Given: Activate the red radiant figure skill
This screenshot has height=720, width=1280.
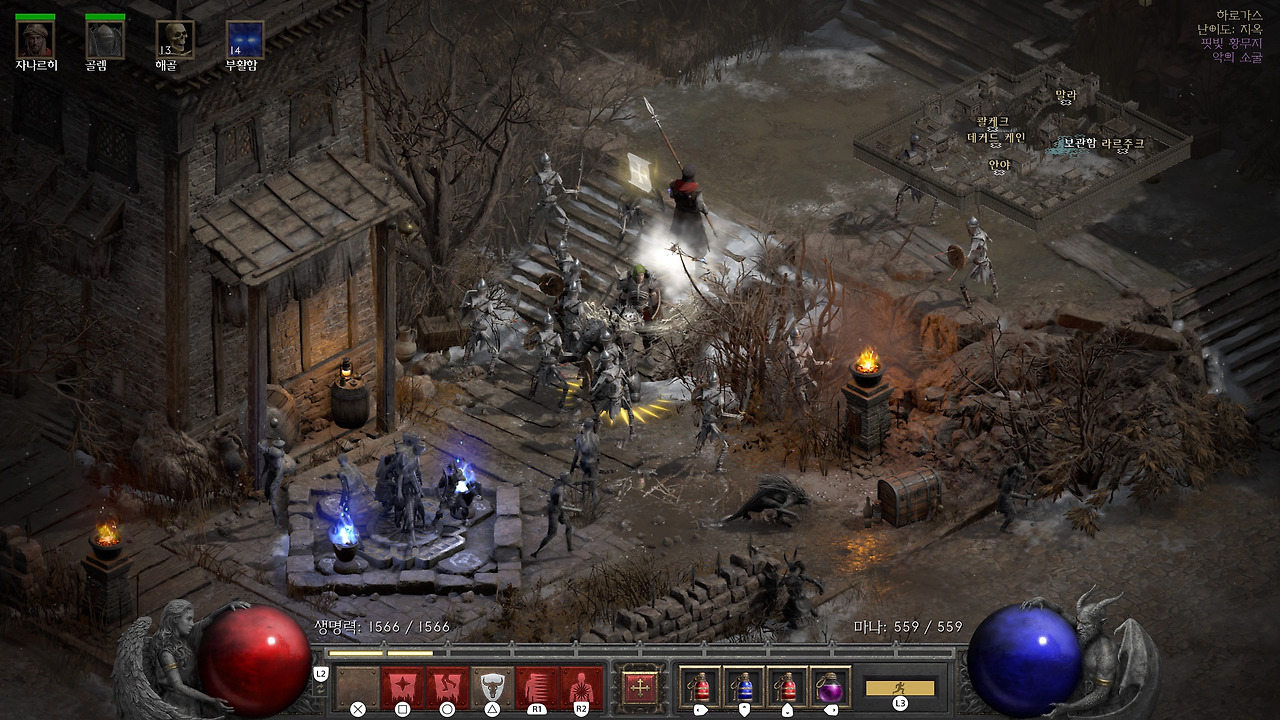Looking at the screenshot, I should tap(581, 687).
